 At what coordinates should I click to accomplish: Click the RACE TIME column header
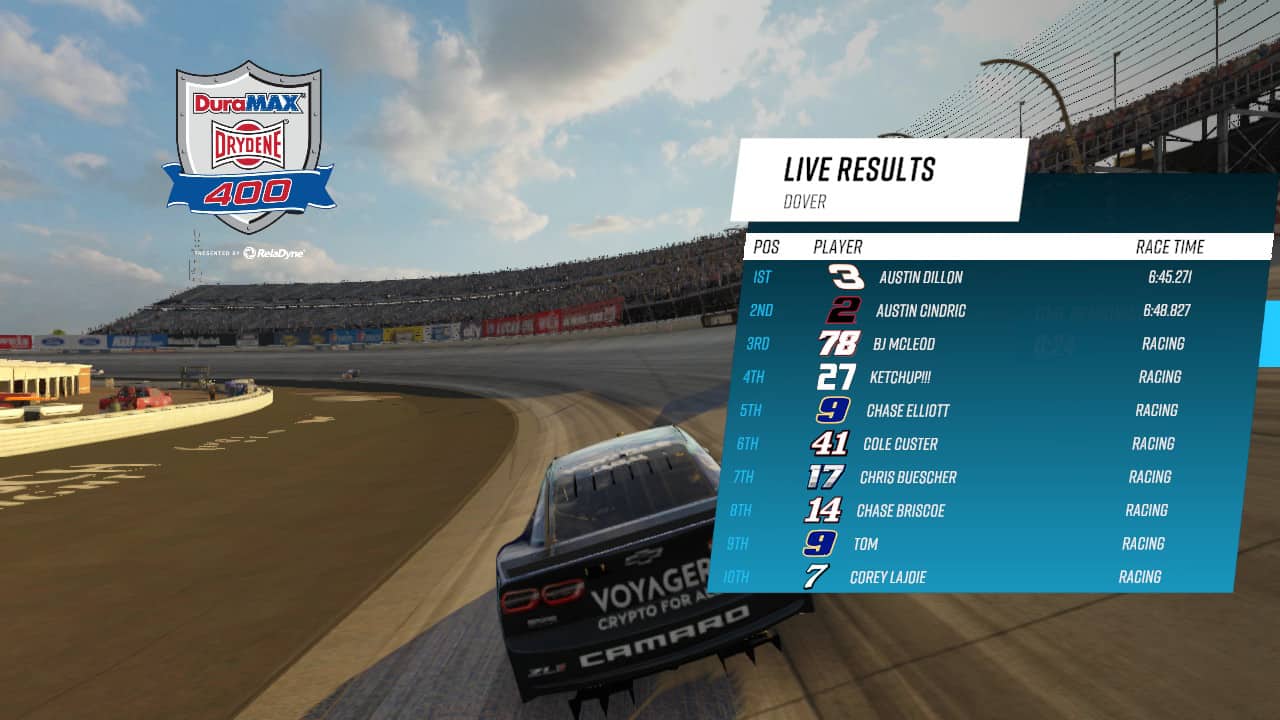coord(1168,247)
